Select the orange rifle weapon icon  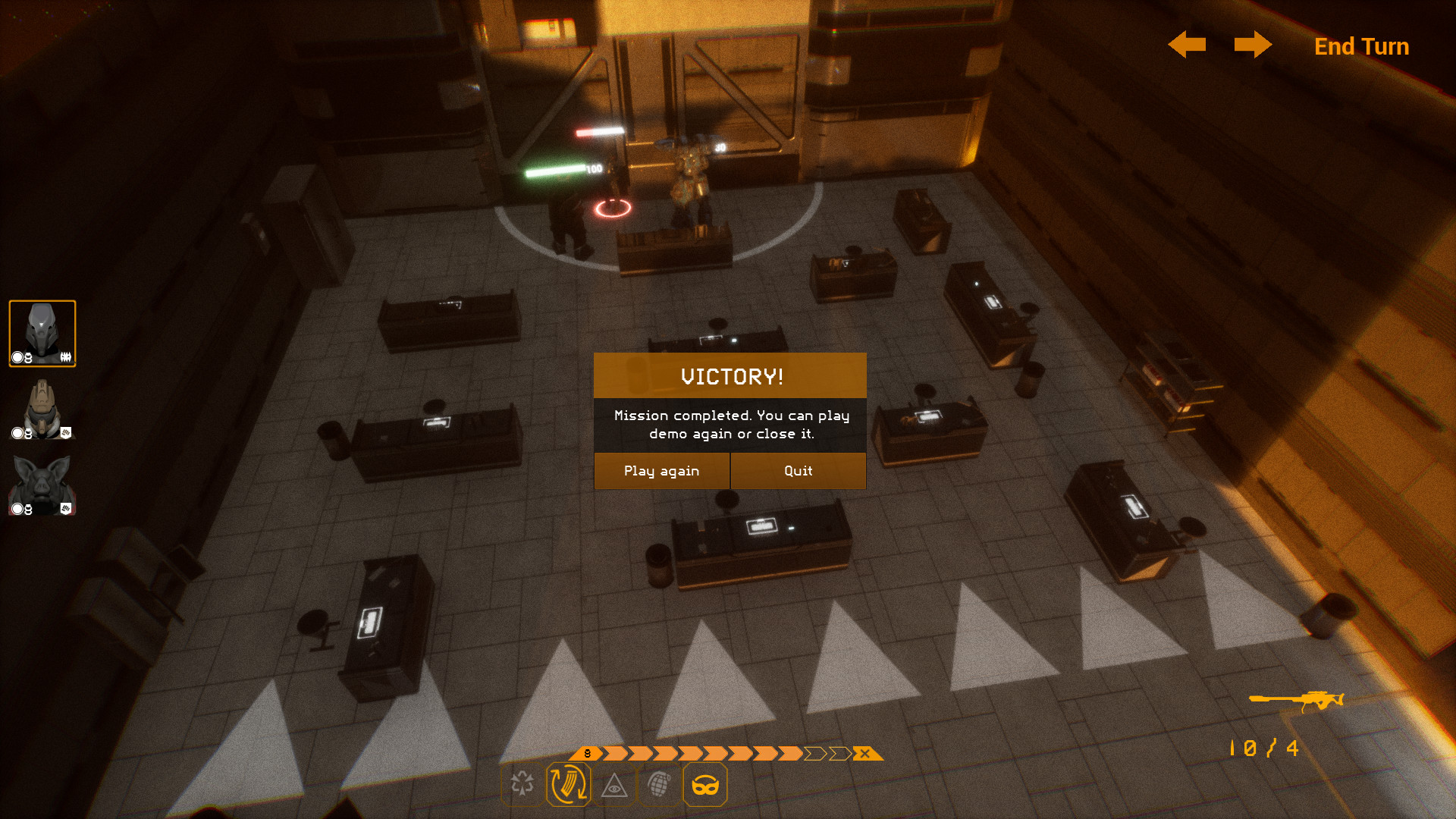coord(1297,700)
